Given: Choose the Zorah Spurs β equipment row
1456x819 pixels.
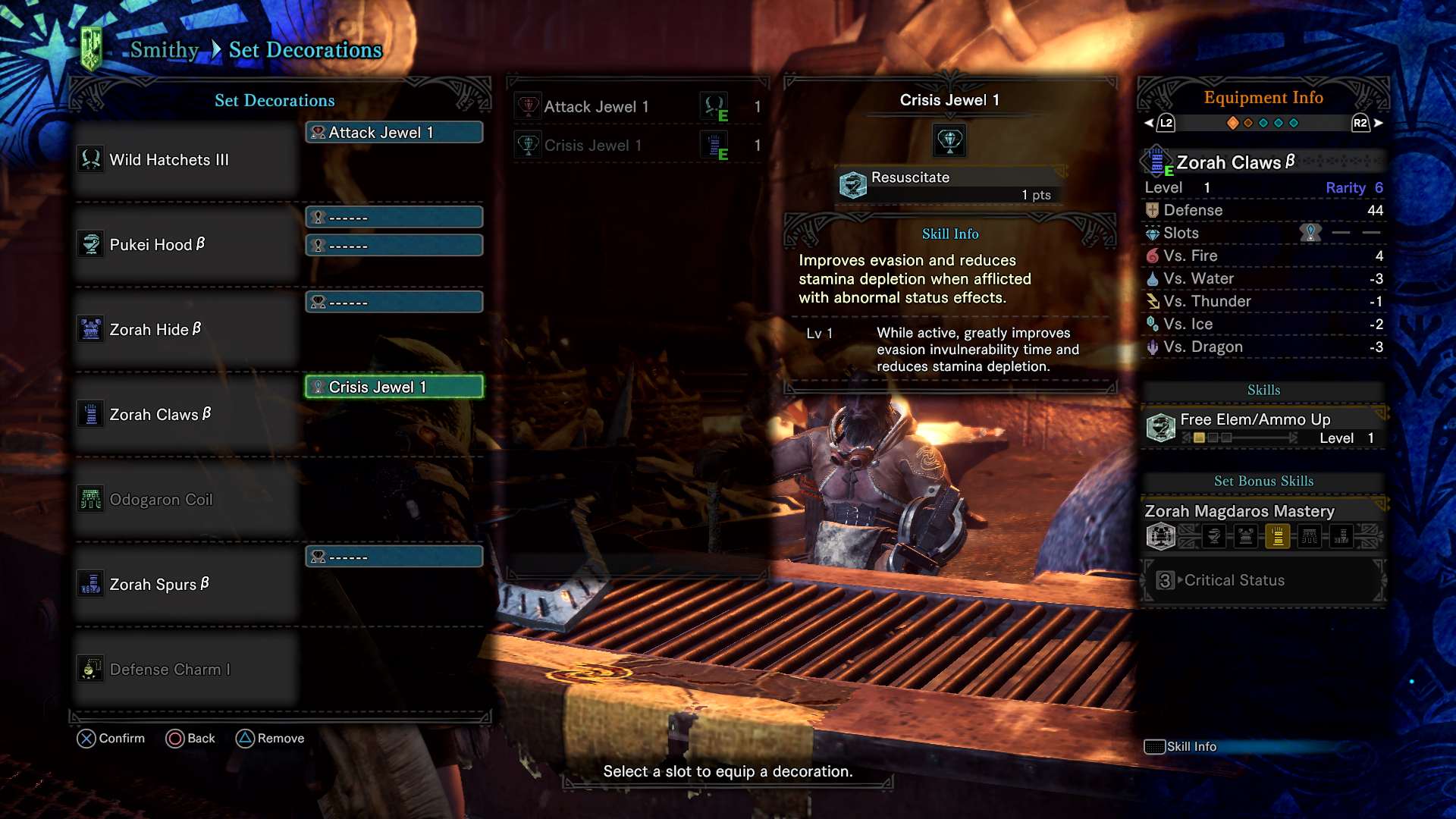Looking at the screenshot, I should click(186, 585).
